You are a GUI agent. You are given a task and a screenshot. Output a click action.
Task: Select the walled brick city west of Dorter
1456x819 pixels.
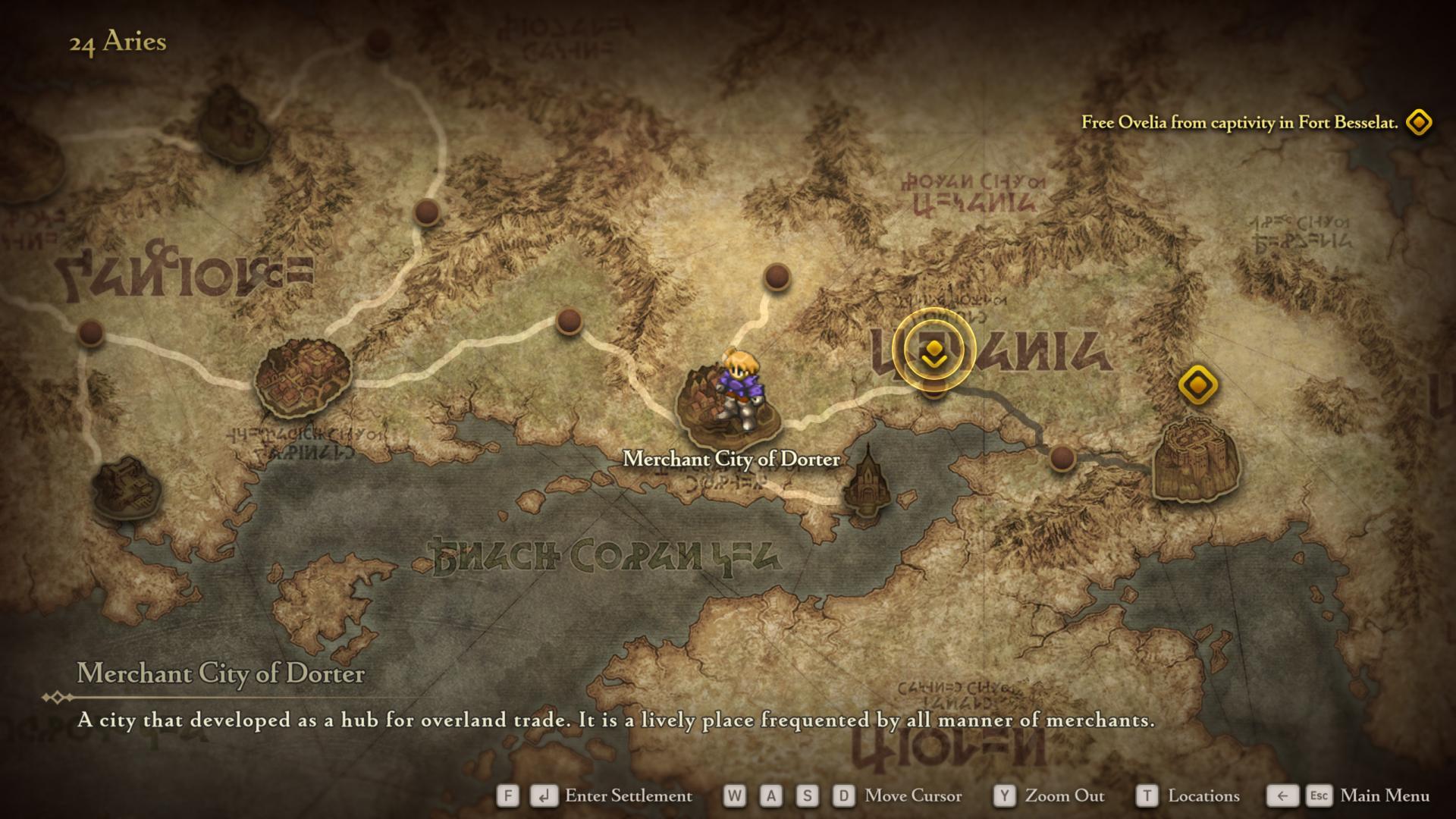click(303, 378)
